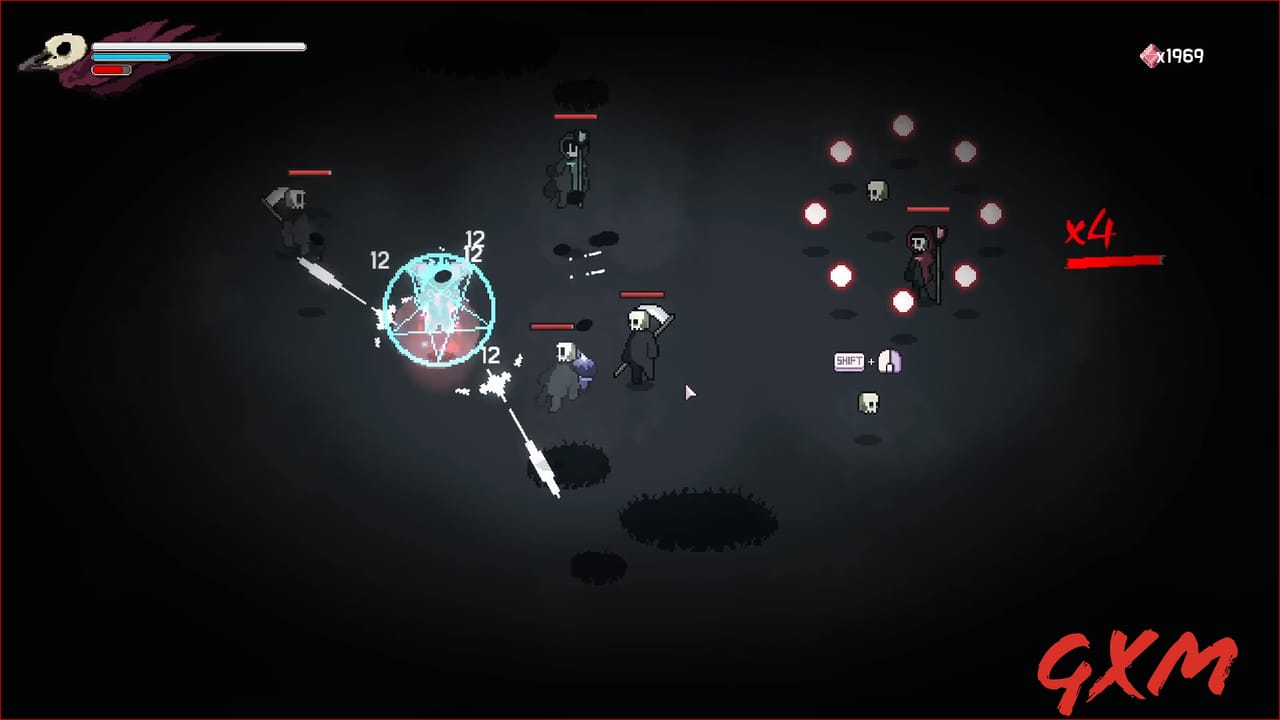The height and width of the screenshot is (720, 1280).
Task: Click the red-hooded reaper enemy on the right
Action: coord(921,255)
